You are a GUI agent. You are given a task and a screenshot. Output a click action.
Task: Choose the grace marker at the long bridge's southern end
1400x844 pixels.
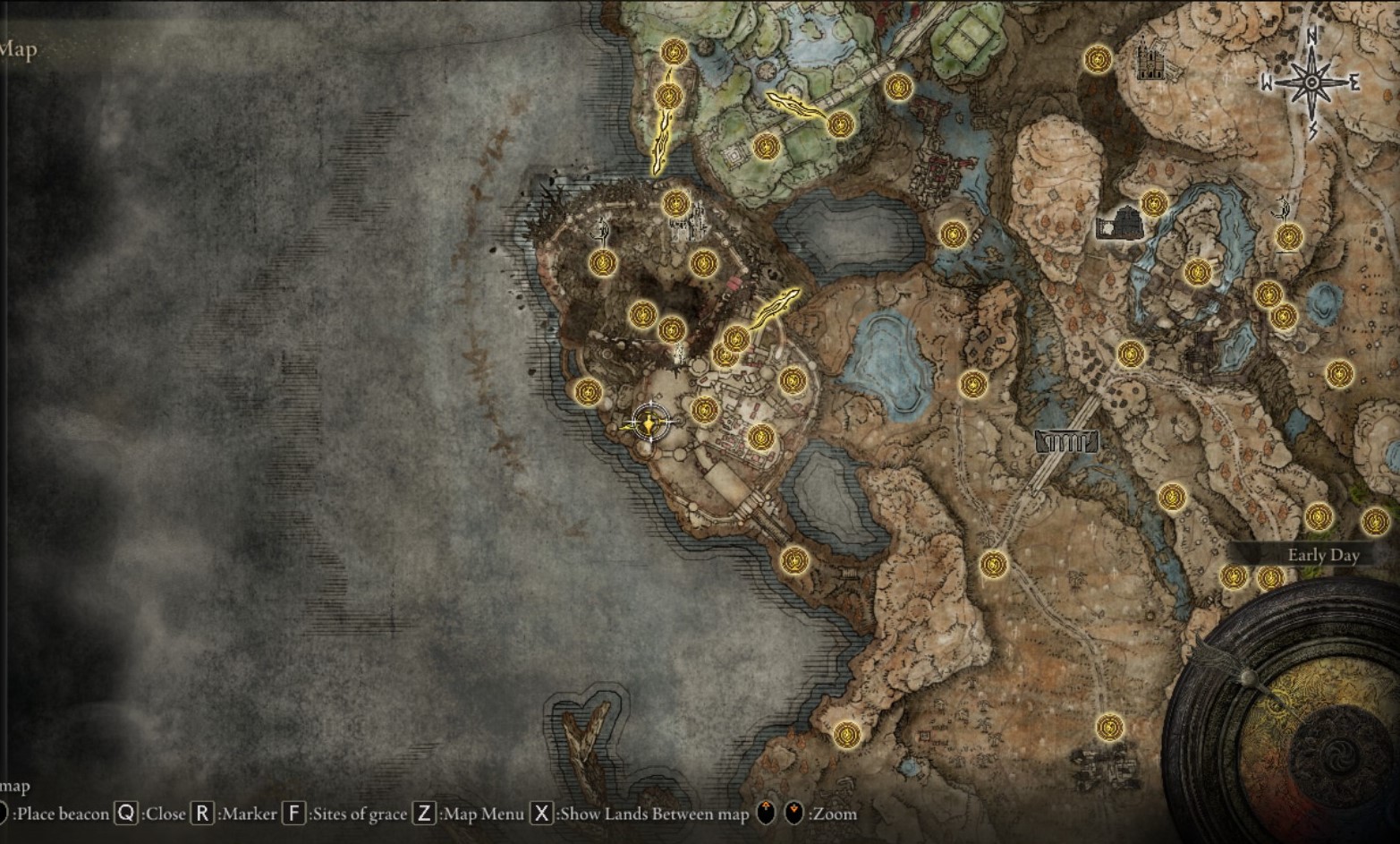994,564
